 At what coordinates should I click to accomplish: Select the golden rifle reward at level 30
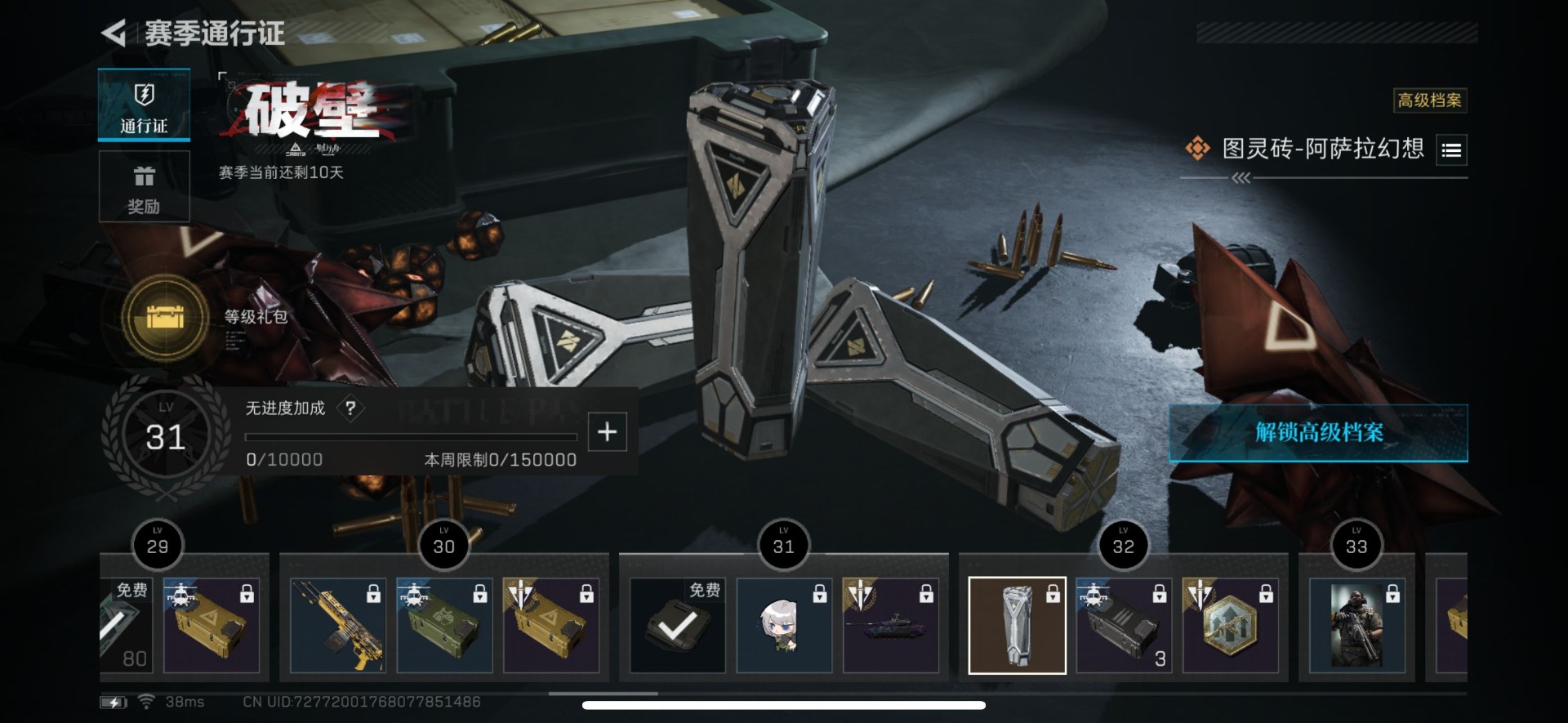[x=338, y=625]
